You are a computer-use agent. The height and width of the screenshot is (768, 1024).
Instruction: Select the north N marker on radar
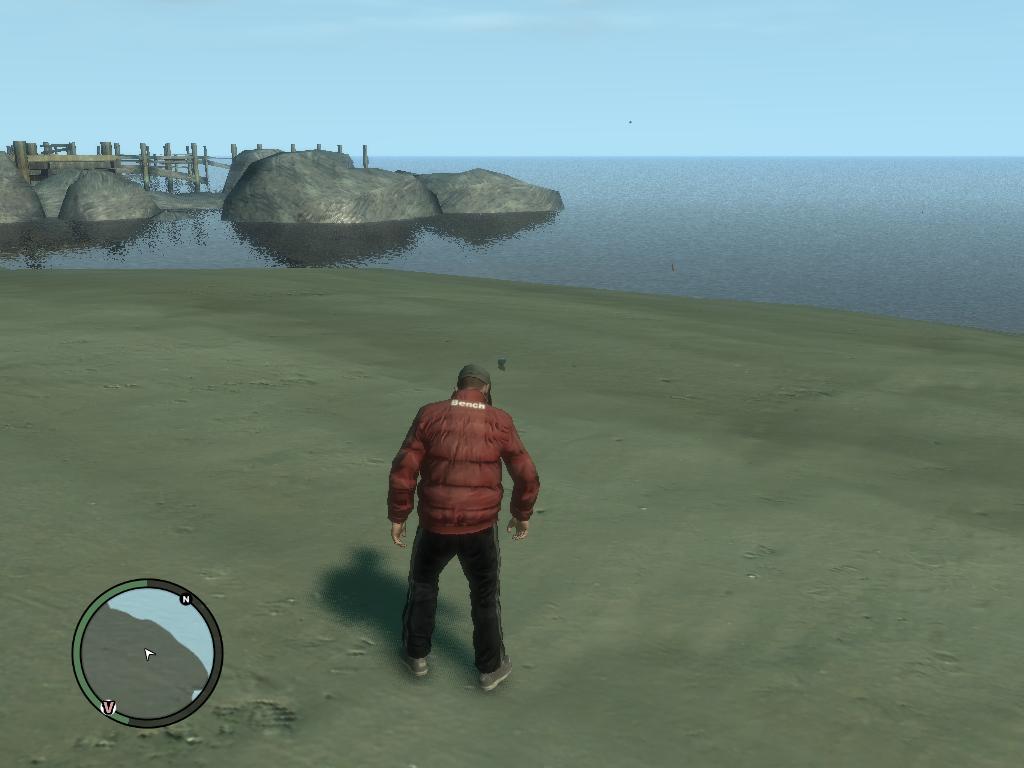185,599
